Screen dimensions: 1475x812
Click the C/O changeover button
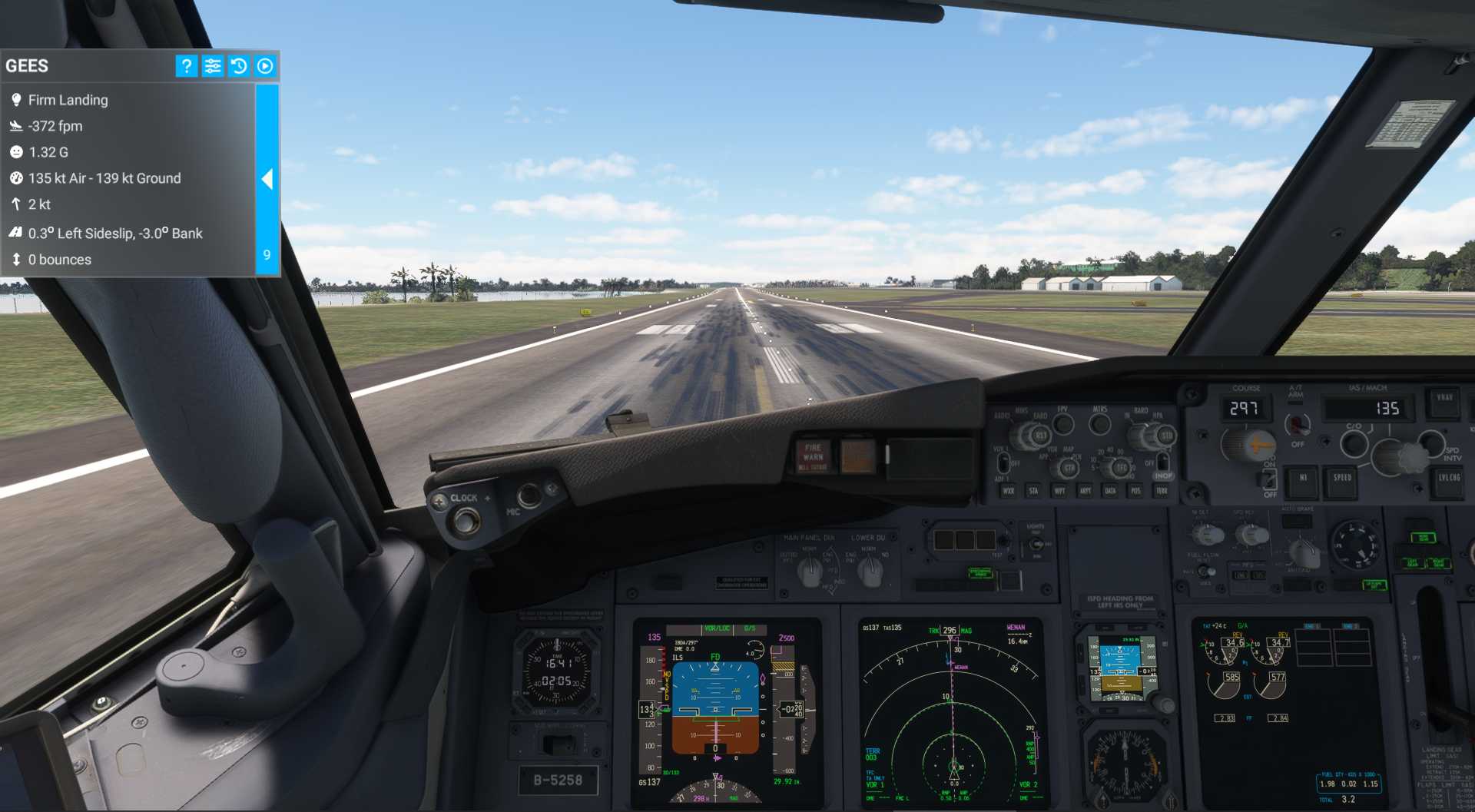pos(1354,442)
